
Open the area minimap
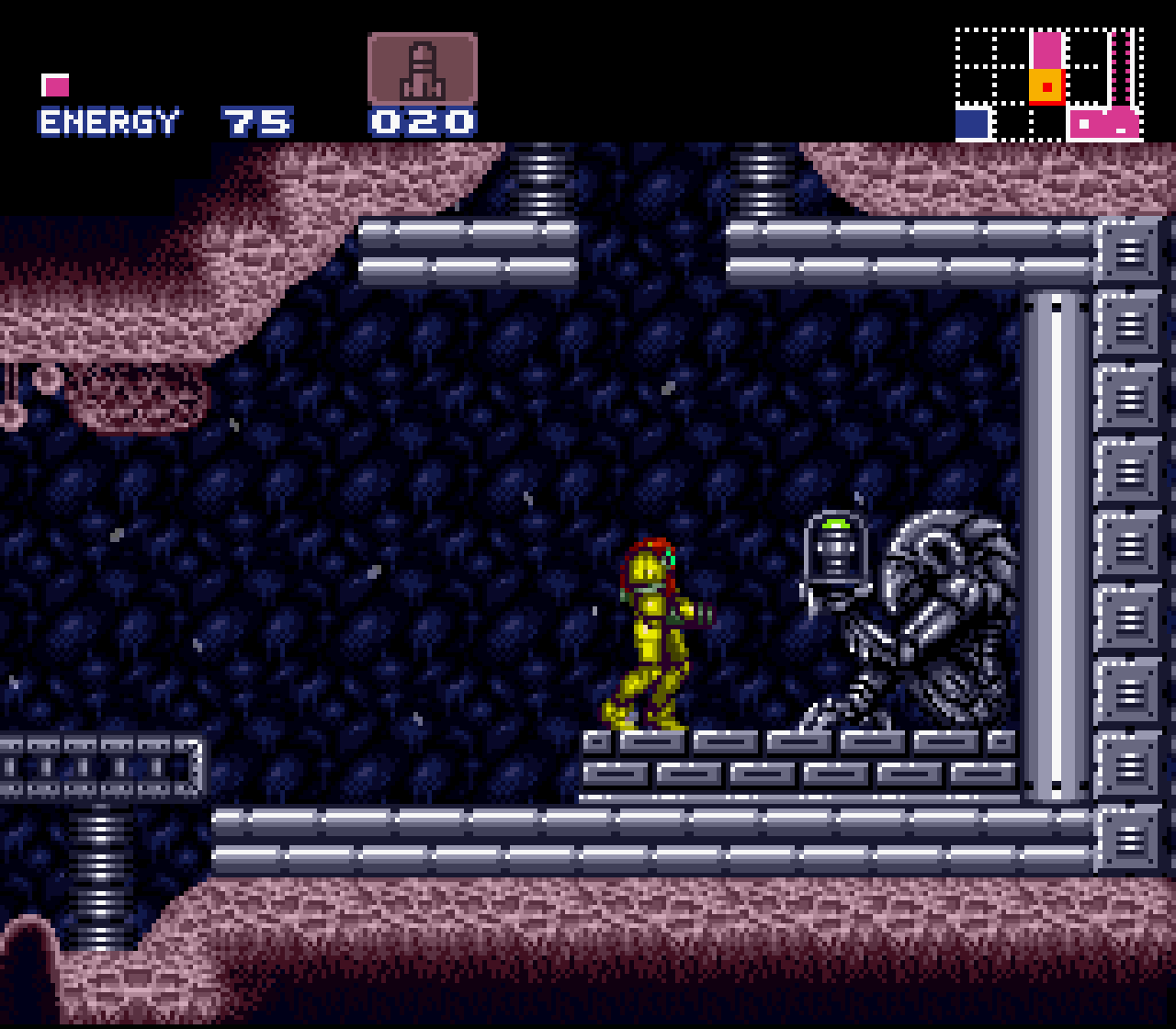(1048, 85)
